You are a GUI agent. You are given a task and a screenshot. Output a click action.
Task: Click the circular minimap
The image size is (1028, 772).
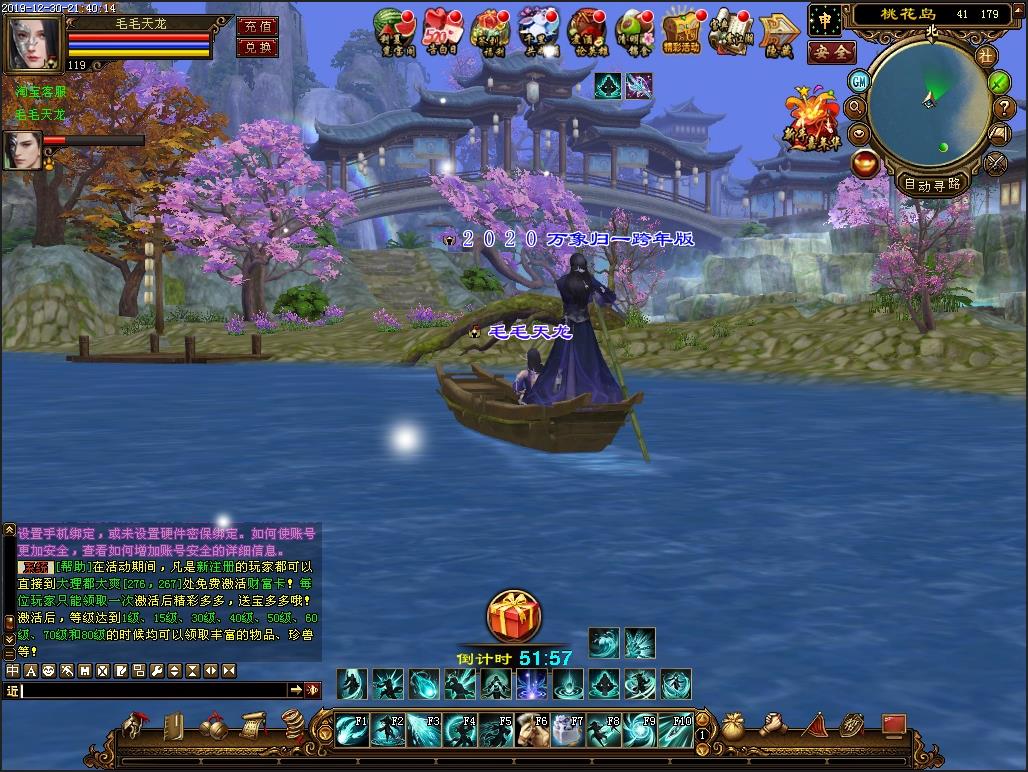(929, 109)
